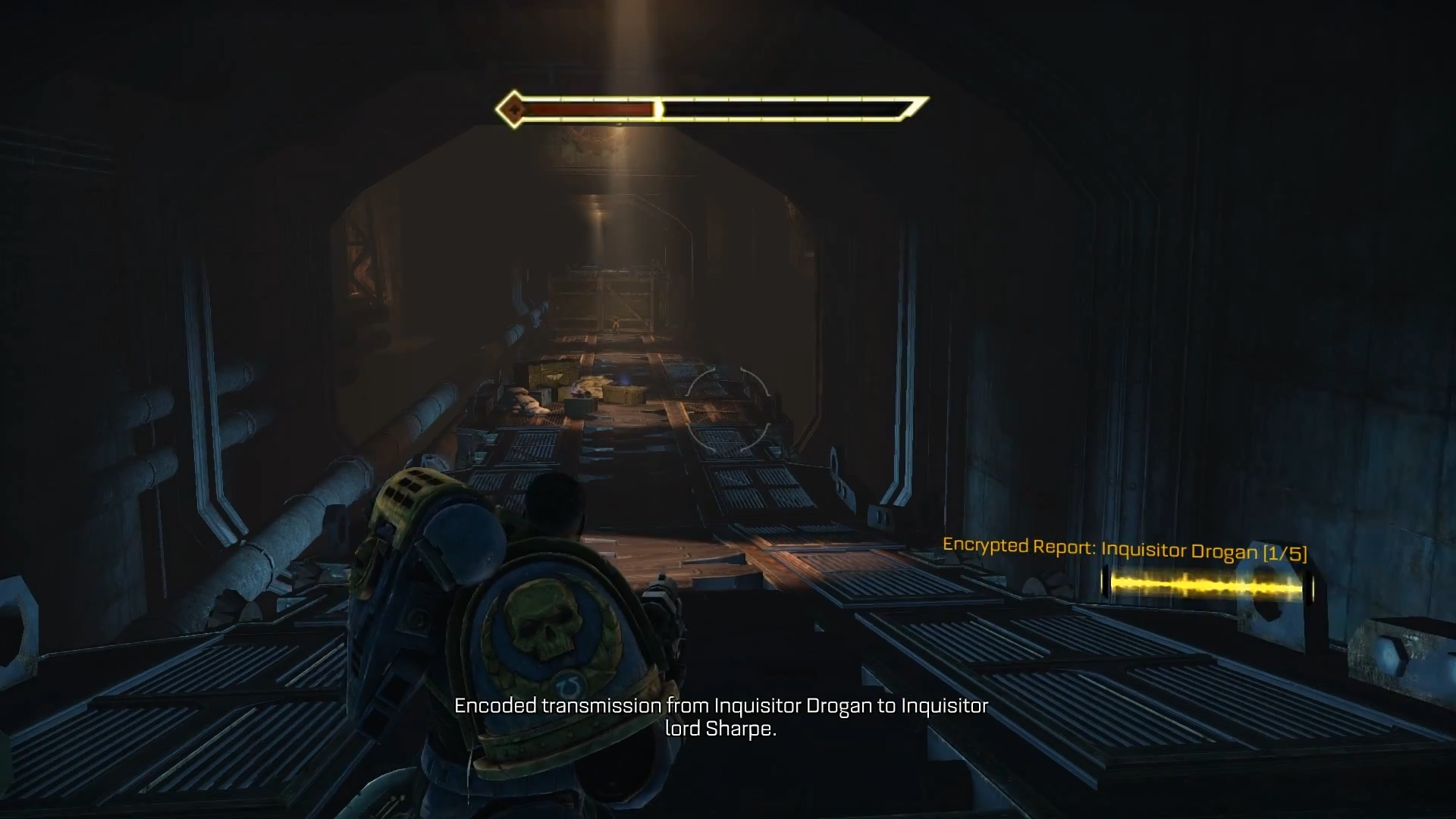Toggle the red filled segment of the health bar

591,108
